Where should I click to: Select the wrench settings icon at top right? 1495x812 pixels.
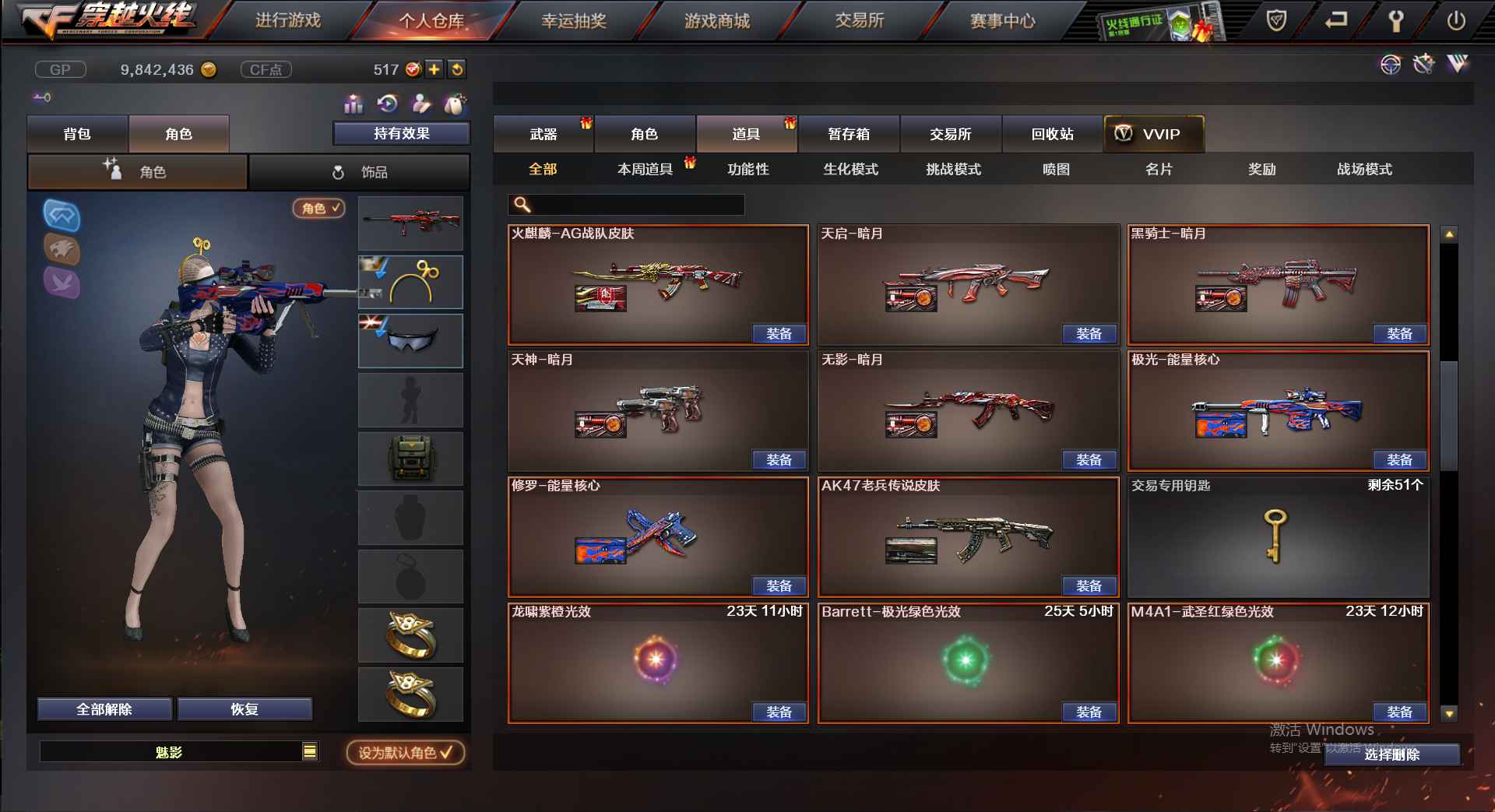tap(1396, 21)
